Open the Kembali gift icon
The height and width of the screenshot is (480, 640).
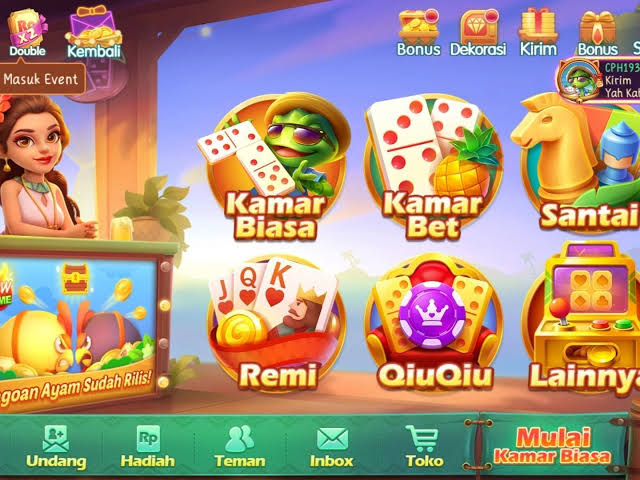[x=94, y=30]
